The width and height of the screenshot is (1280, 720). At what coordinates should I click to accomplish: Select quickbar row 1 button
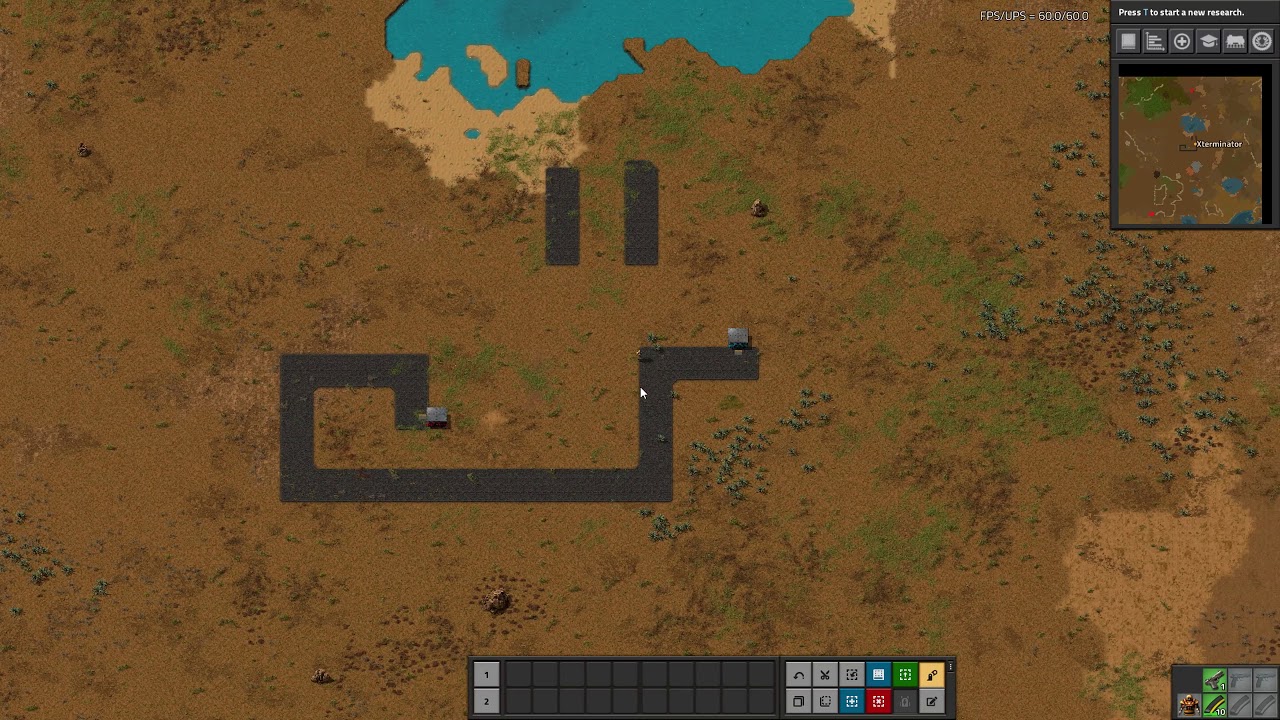pyautogui.click(x=486, y=675)
